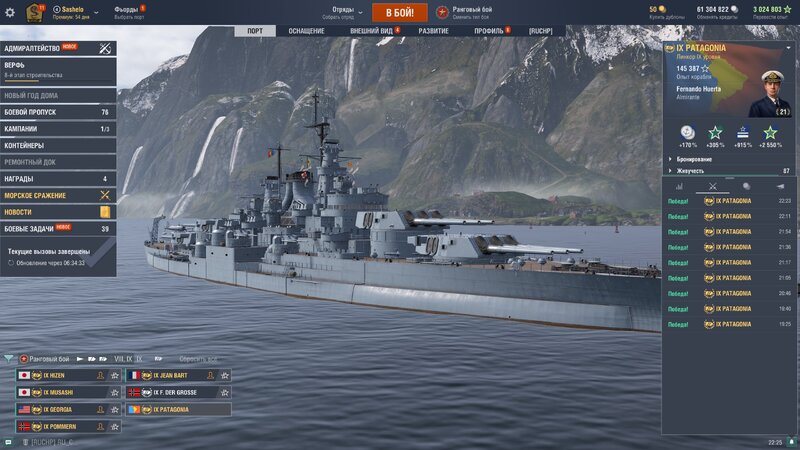Open the settings gear icon

(x=10, y=12)
